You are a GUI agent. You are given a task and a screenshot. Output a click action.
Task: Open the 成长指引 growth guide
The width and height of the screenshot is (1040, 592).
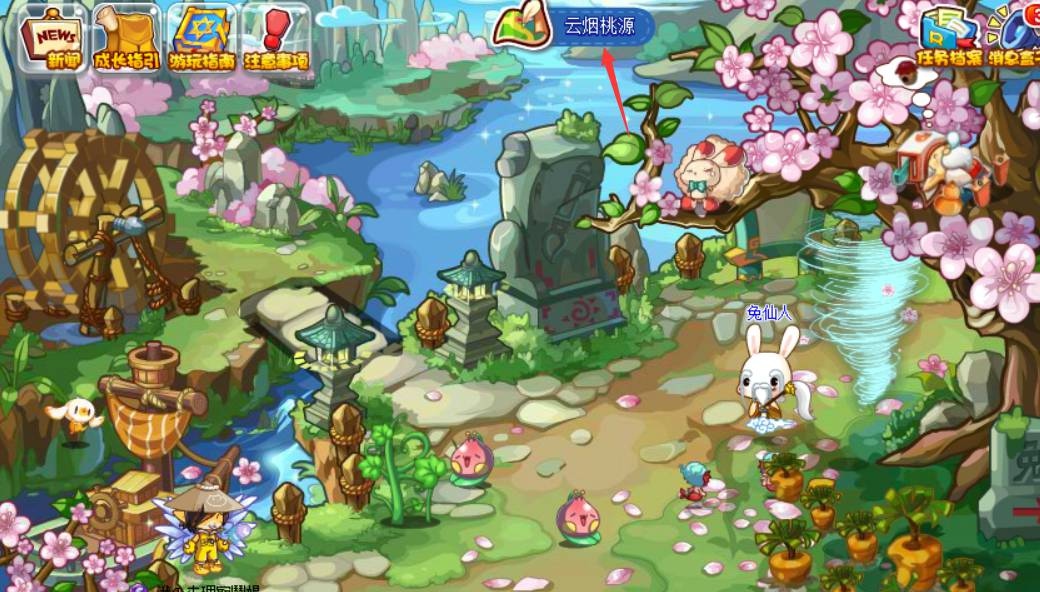(x=127, y=37)
